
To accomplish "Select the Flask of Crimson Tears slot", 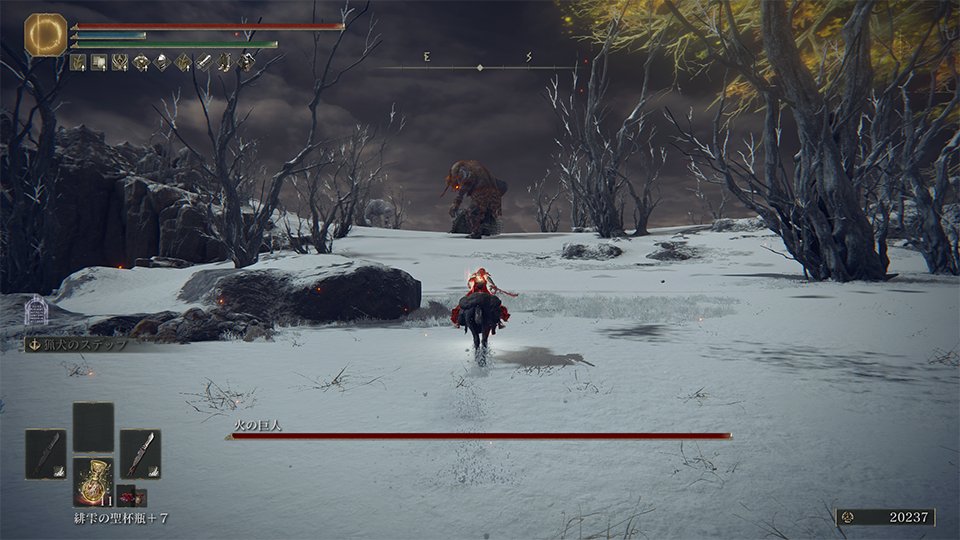I will [x=93, y=481].
